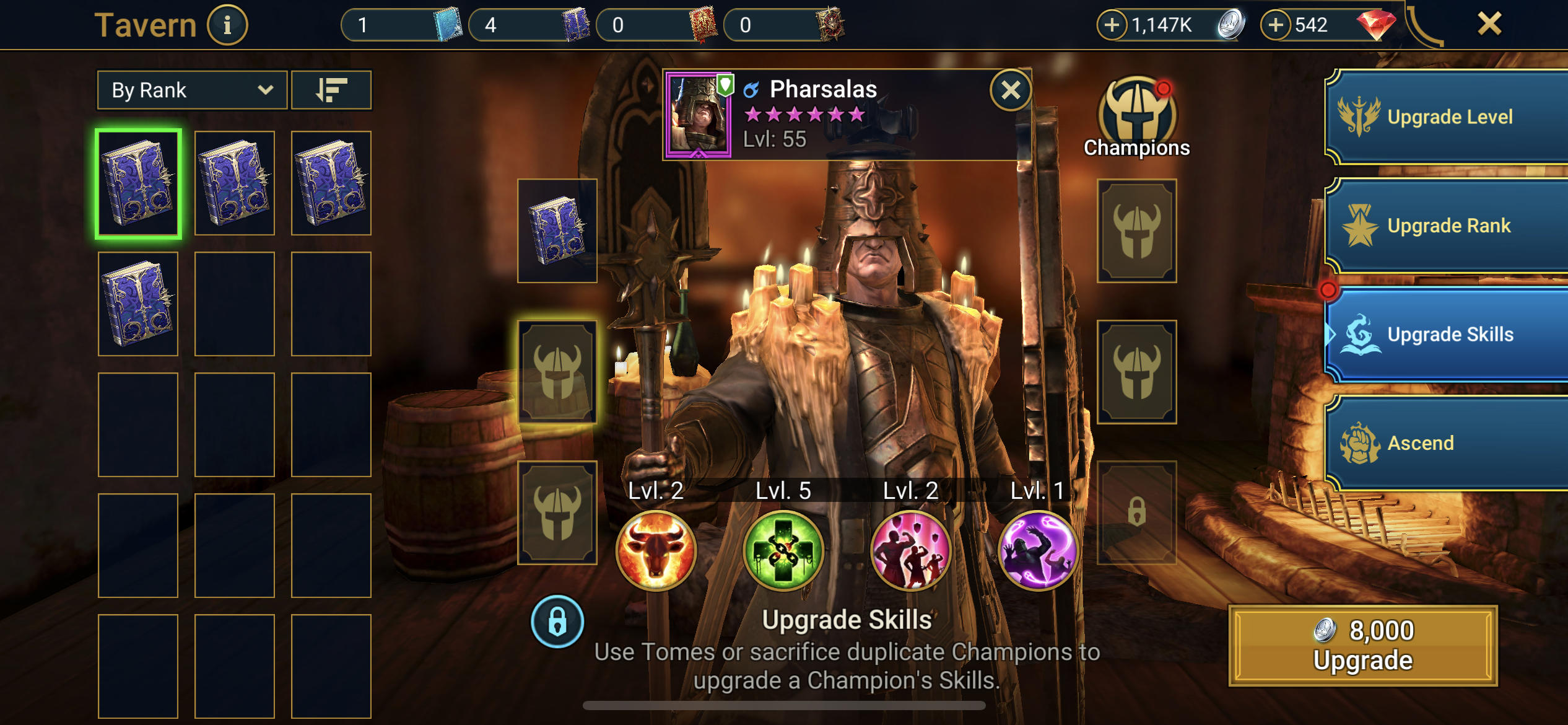
Task: Add silver with the plus button
Action: [1113, 24]
